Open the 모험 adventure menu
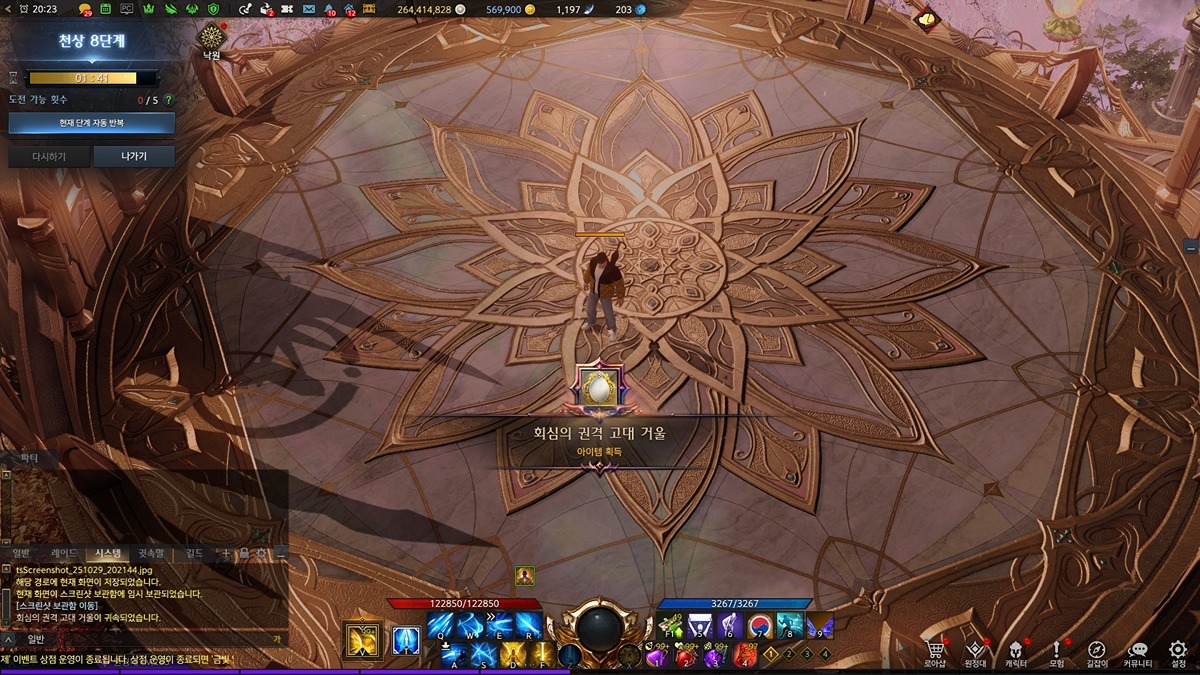This screenshot has height=675, width=1200. [x=1056, y=653]
